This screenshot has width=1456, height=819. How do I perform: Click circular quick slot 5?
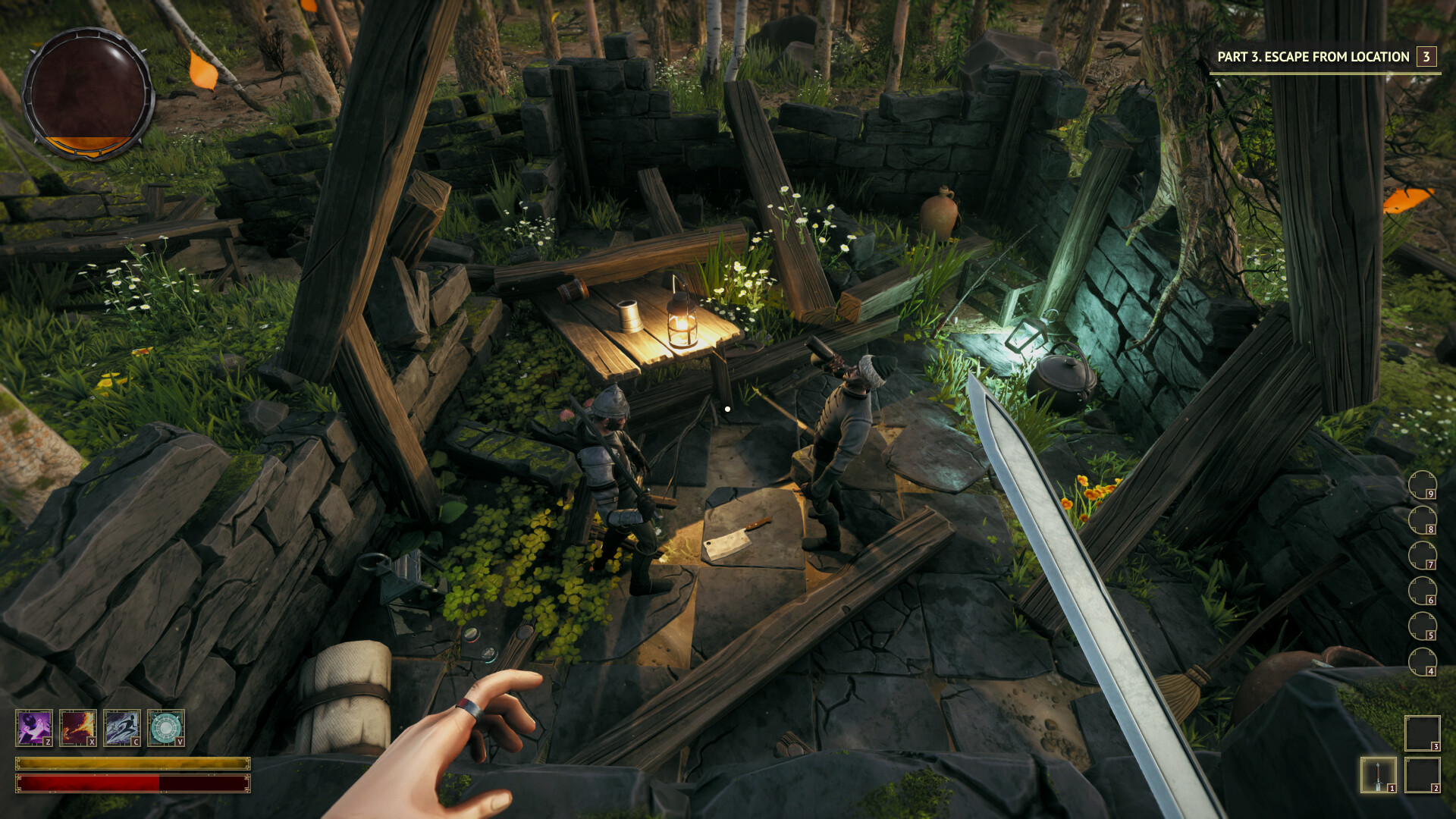pyautogui.click(x=1423, y=623)
